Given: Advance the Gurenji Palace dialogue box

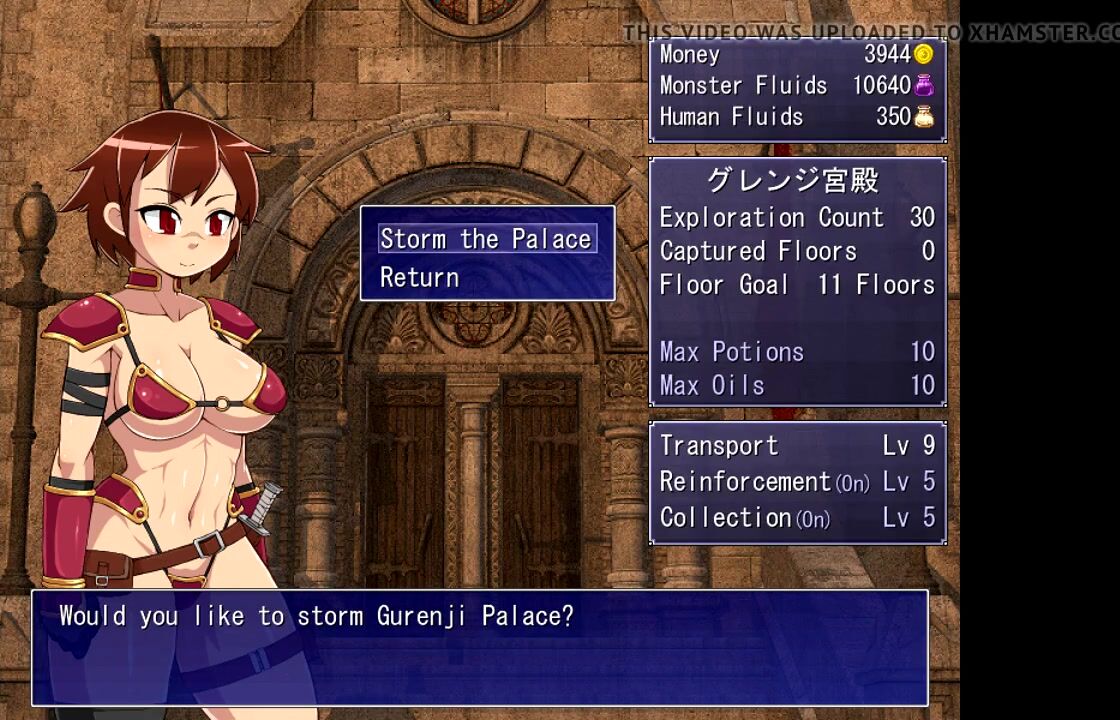Looking at the screenshot, I should pyautogui.click(x=480, y=647).
